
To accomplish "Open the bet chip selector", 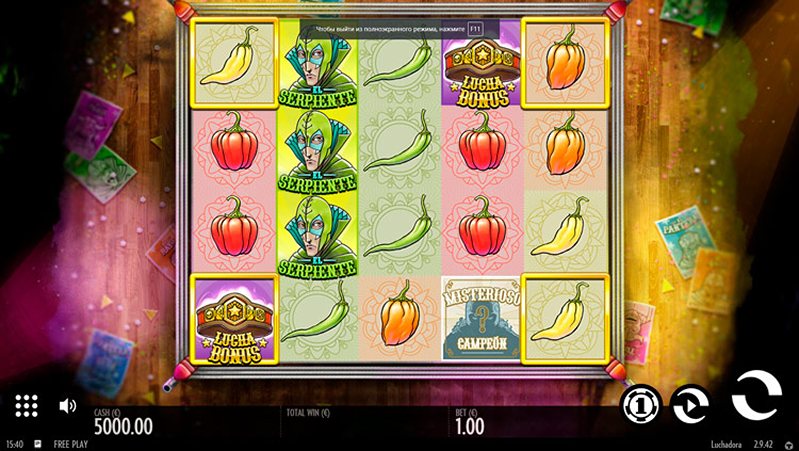I will click(x=640, y=404).
